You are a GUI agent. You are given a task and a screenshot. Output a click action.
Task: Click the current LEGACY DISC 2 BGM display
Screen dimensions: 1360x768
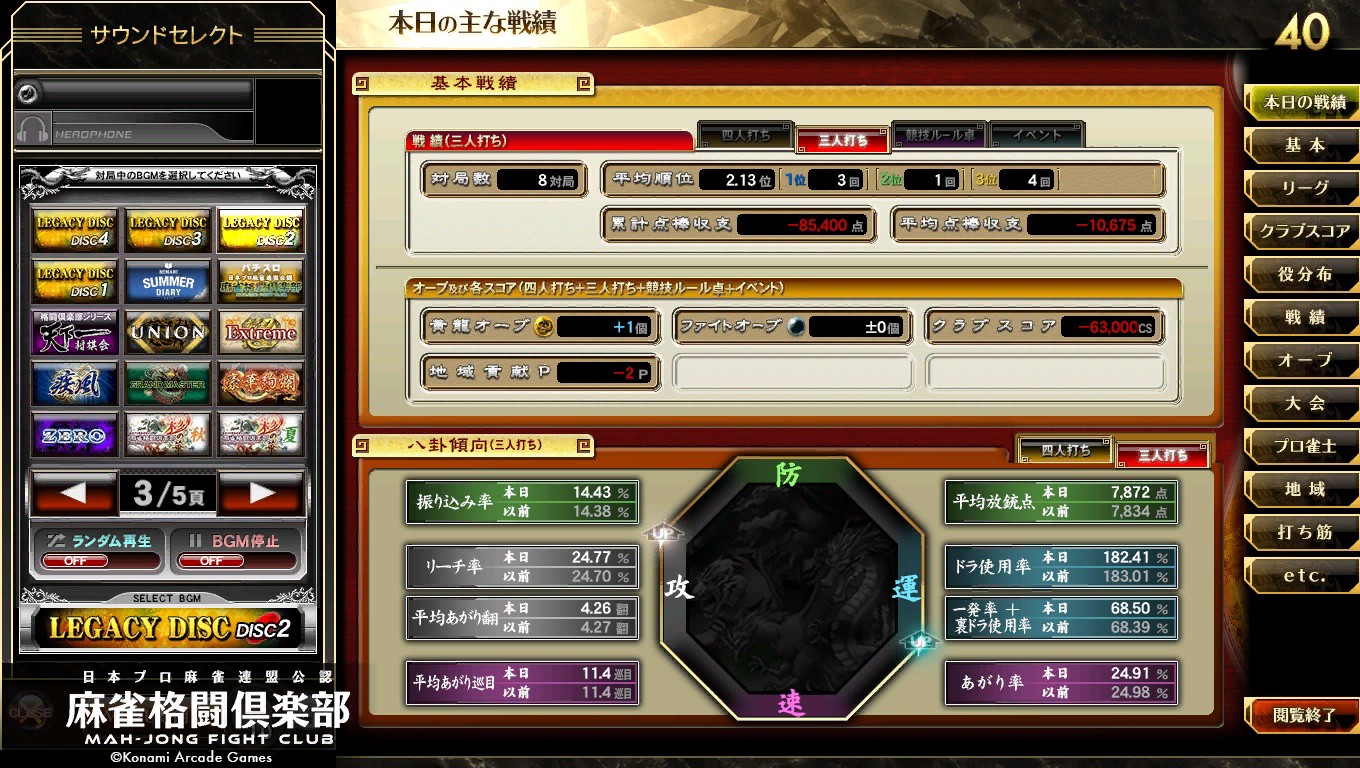[x=166, y=628]
